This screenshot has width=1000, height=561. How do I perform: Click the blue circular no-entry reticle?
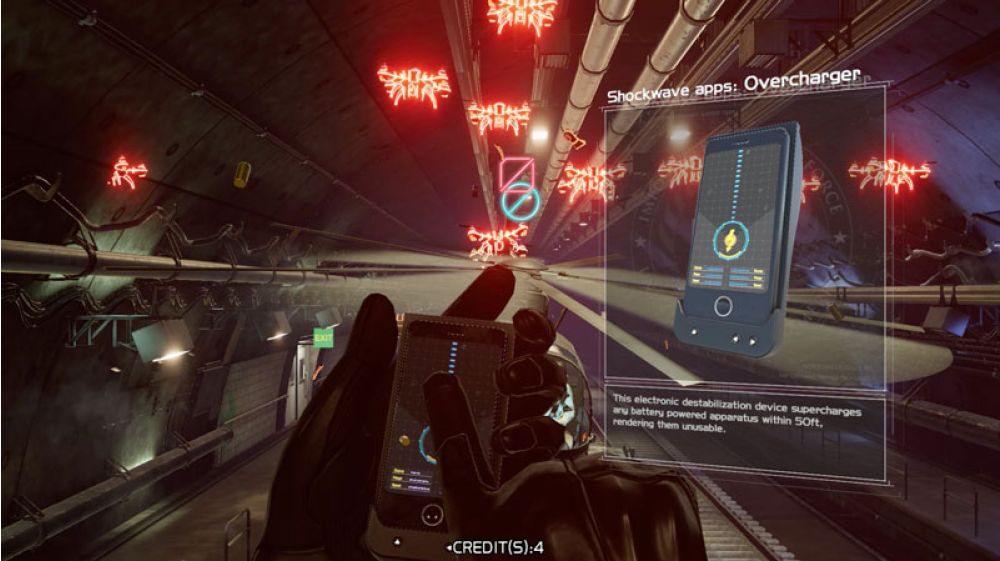pos(521,204)
